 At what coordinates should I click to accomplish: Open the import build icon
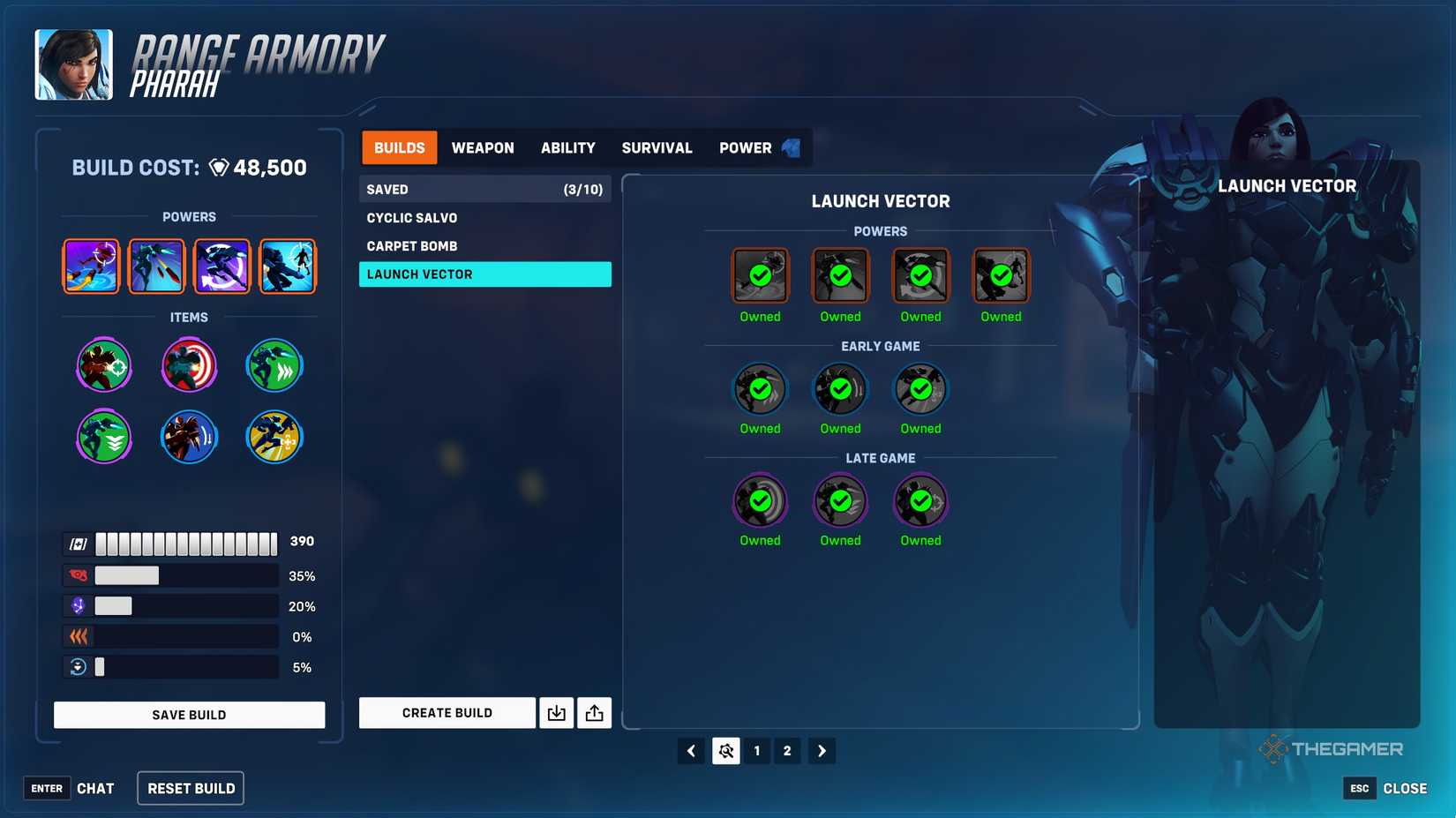point(556,712)
